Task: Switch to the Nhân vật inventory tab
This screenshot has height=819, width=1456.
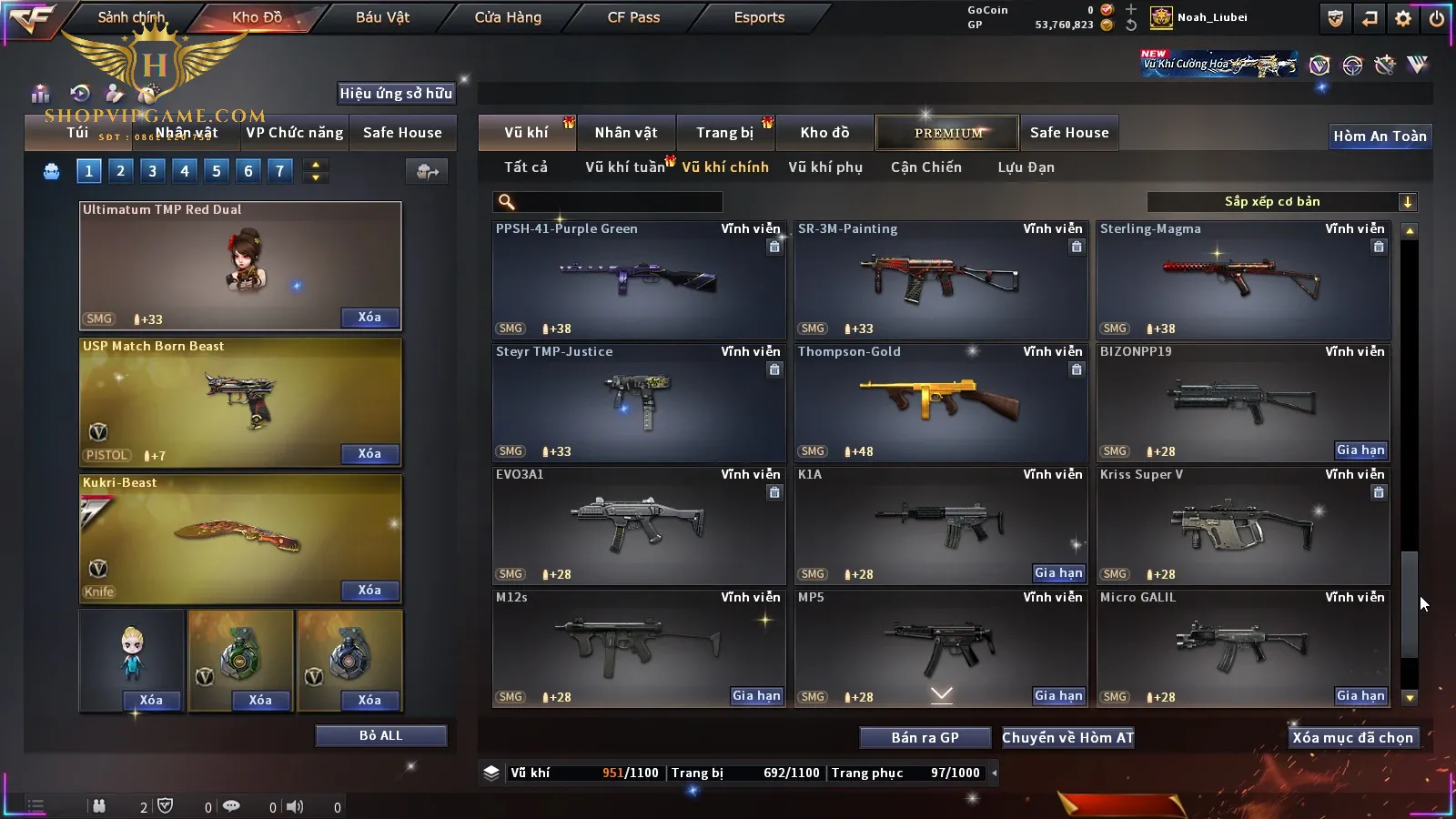Action: 626,133
